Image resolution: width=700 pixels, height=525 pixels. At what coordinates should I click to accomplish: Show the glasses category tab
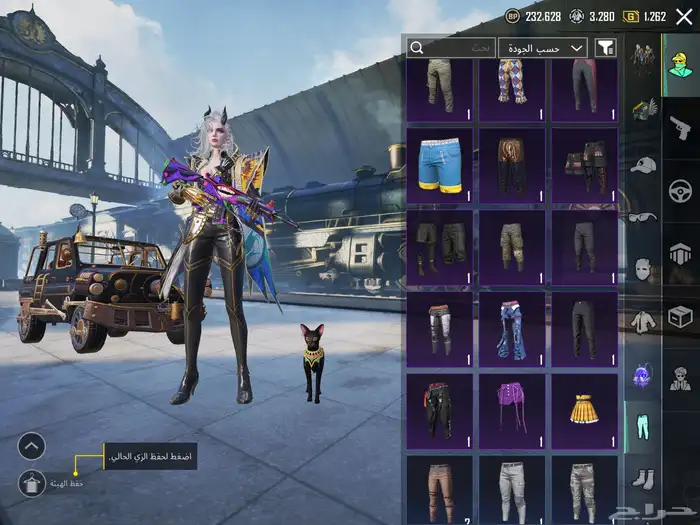643,216
